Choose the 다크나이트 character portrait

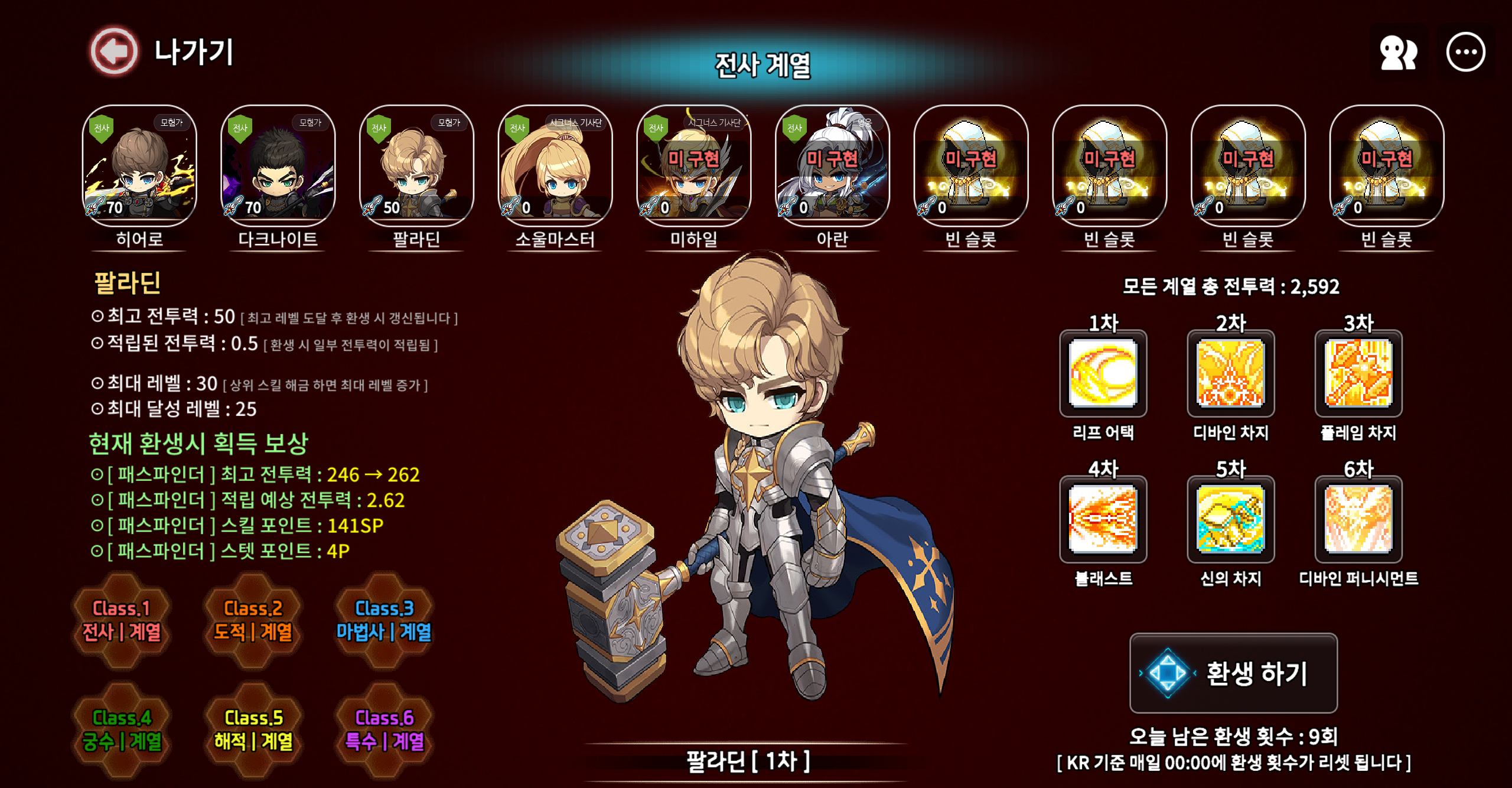click(278, 166)
